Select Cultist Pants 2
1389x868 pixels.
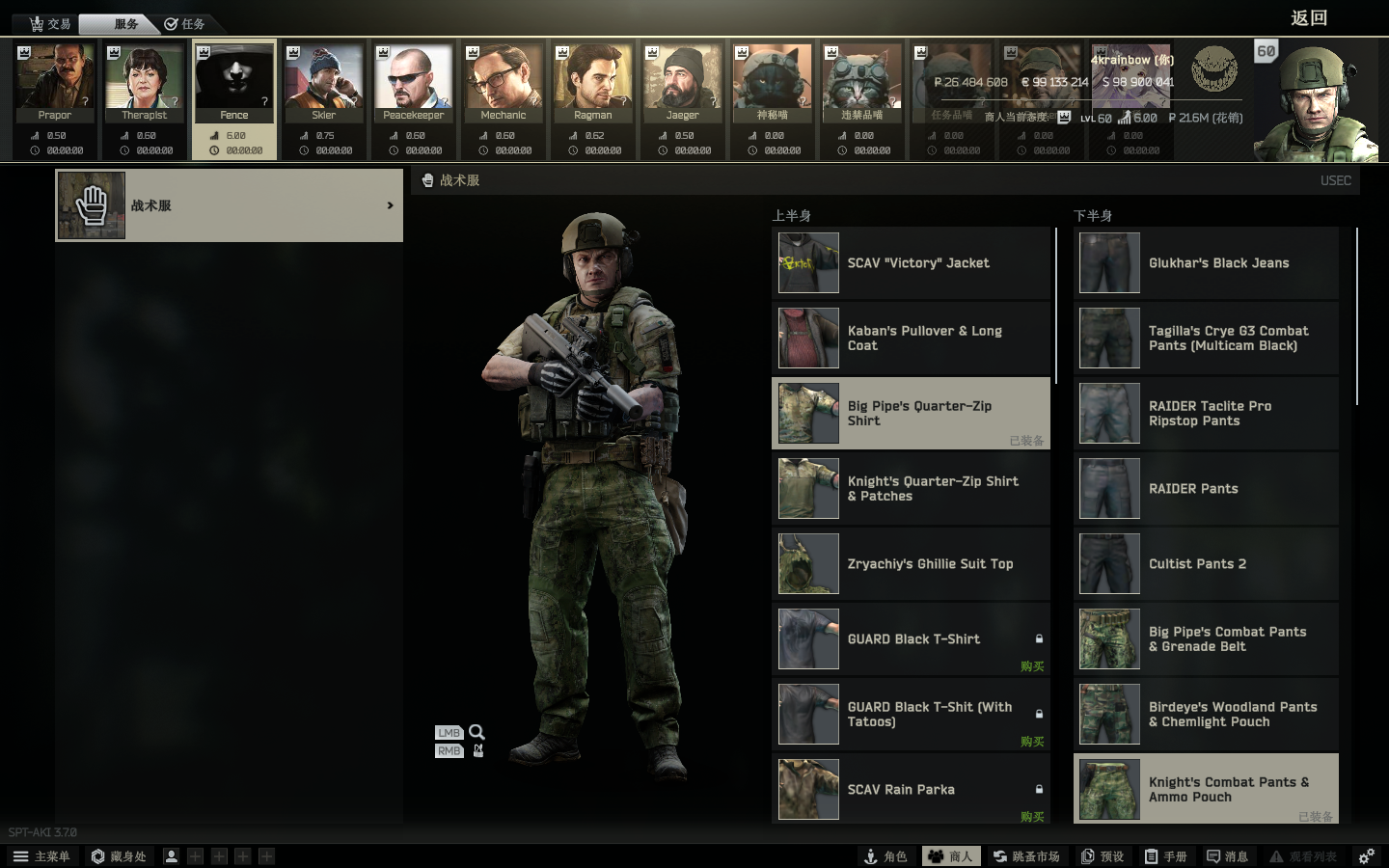(x=1206, y=564)
